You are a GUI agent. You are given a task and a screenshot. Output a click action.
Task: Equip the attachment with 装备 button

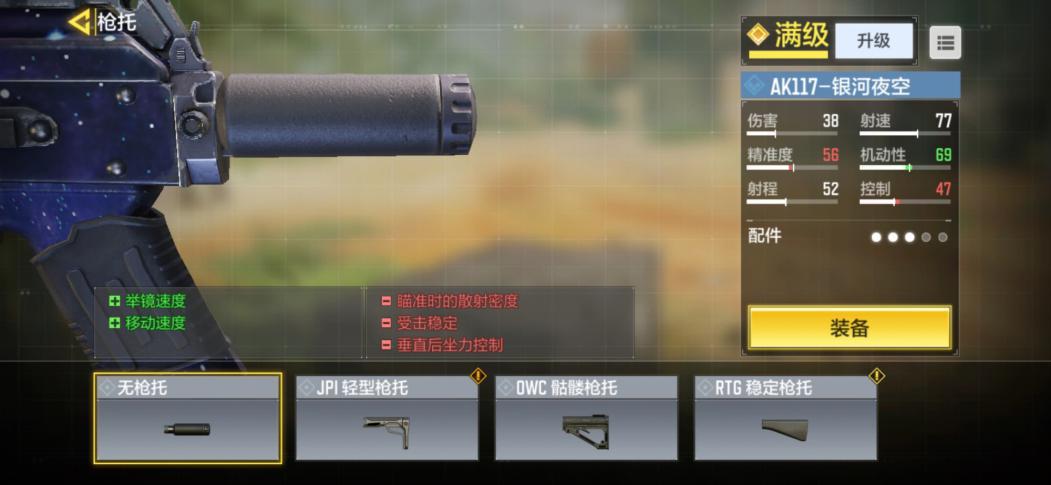pos(849,328)
